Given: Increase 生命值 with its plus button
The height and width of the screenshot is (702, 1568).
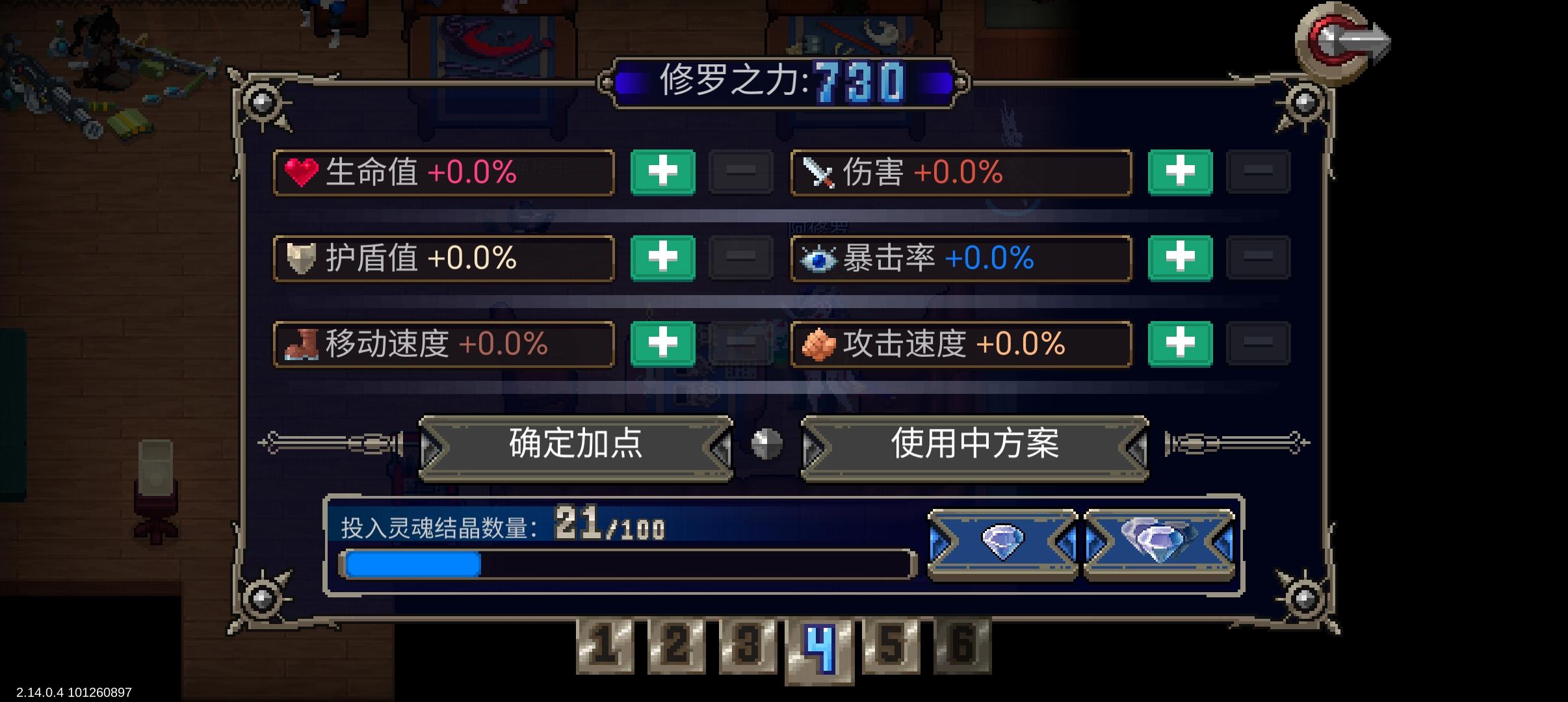Looking at the screenshot, I should pos(662,172).
